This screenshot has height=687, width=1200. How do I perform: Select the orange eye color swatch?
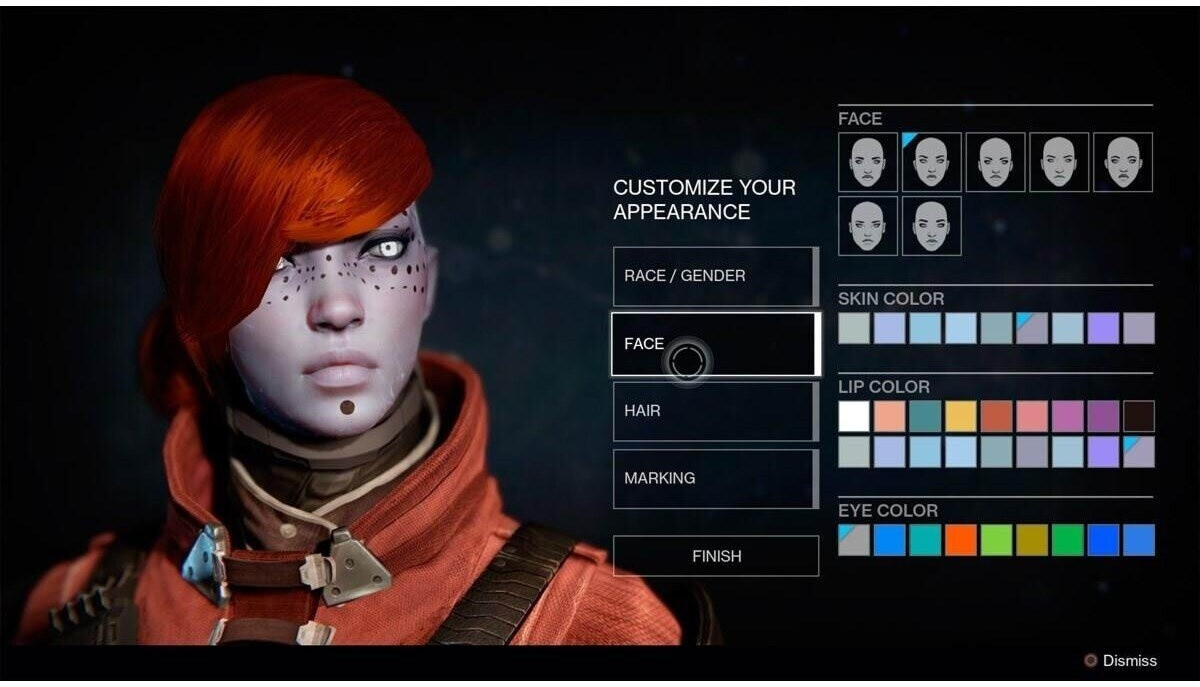(x=961, y=540)
